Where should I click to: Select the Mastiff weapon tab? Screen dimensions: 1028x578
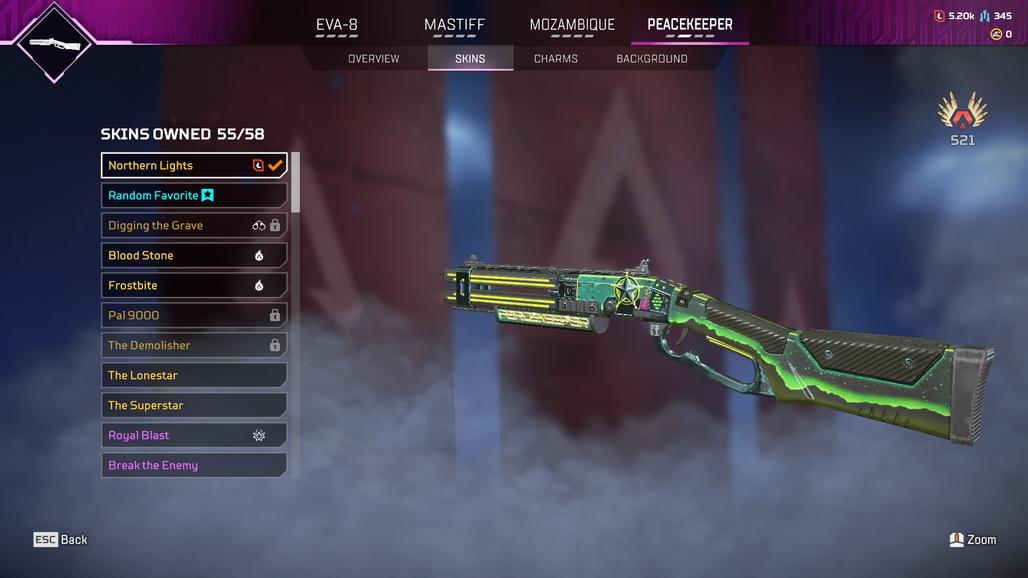[x=454, y=25]
